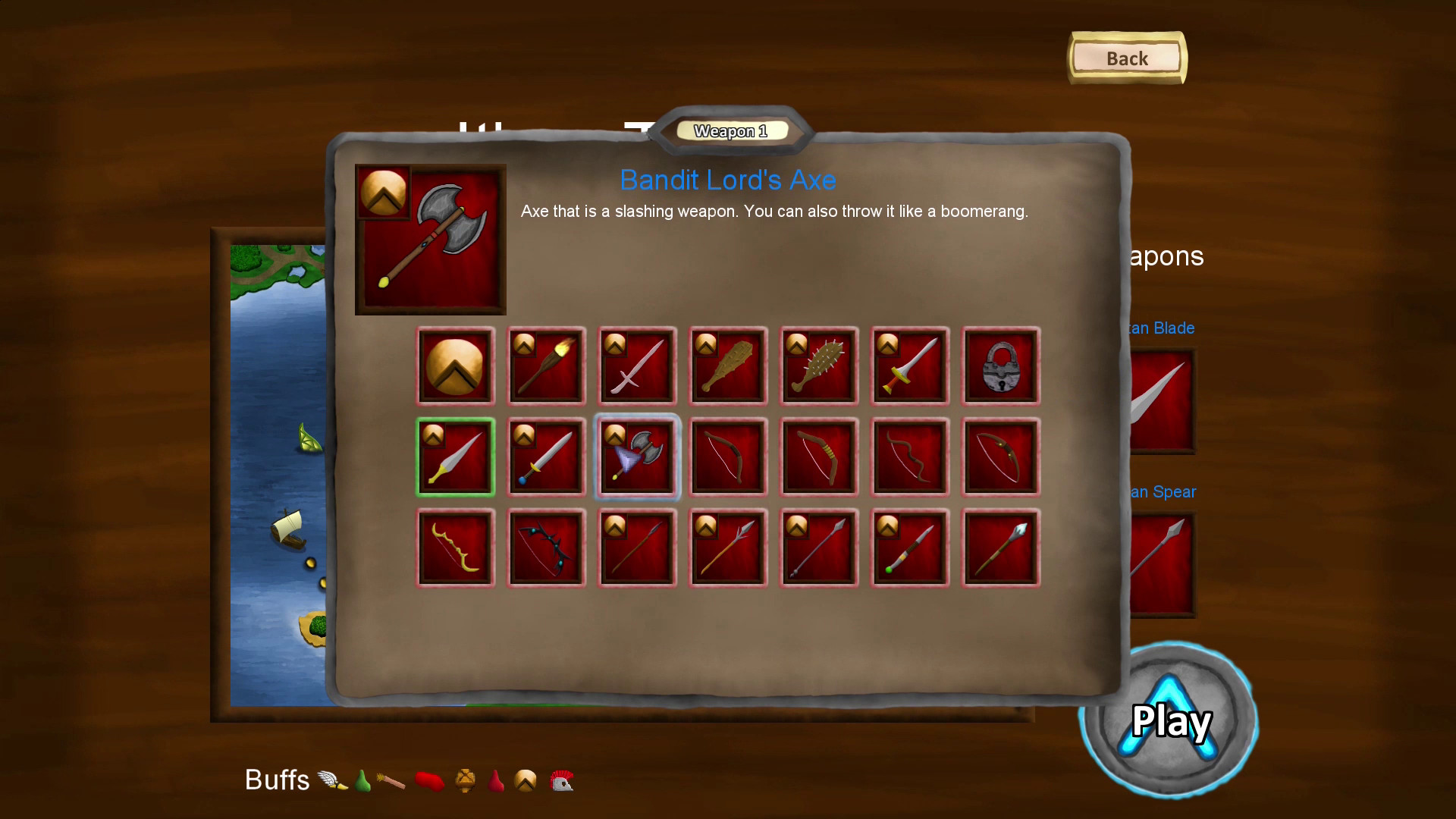Select the spiked club weapon

[819, 366]
